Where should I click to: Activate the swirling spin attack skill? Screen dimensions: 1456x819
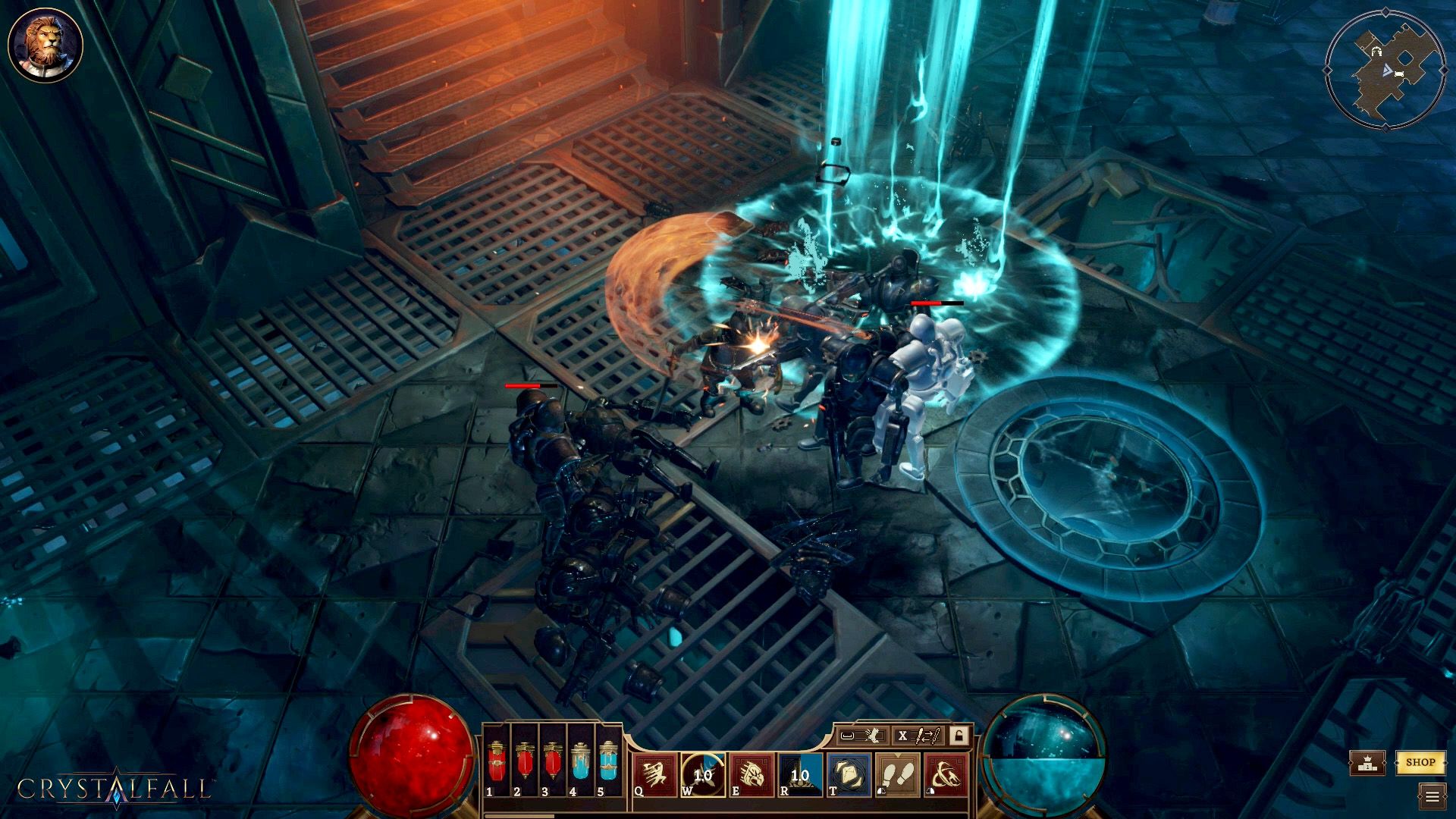[x=946, y=774]
